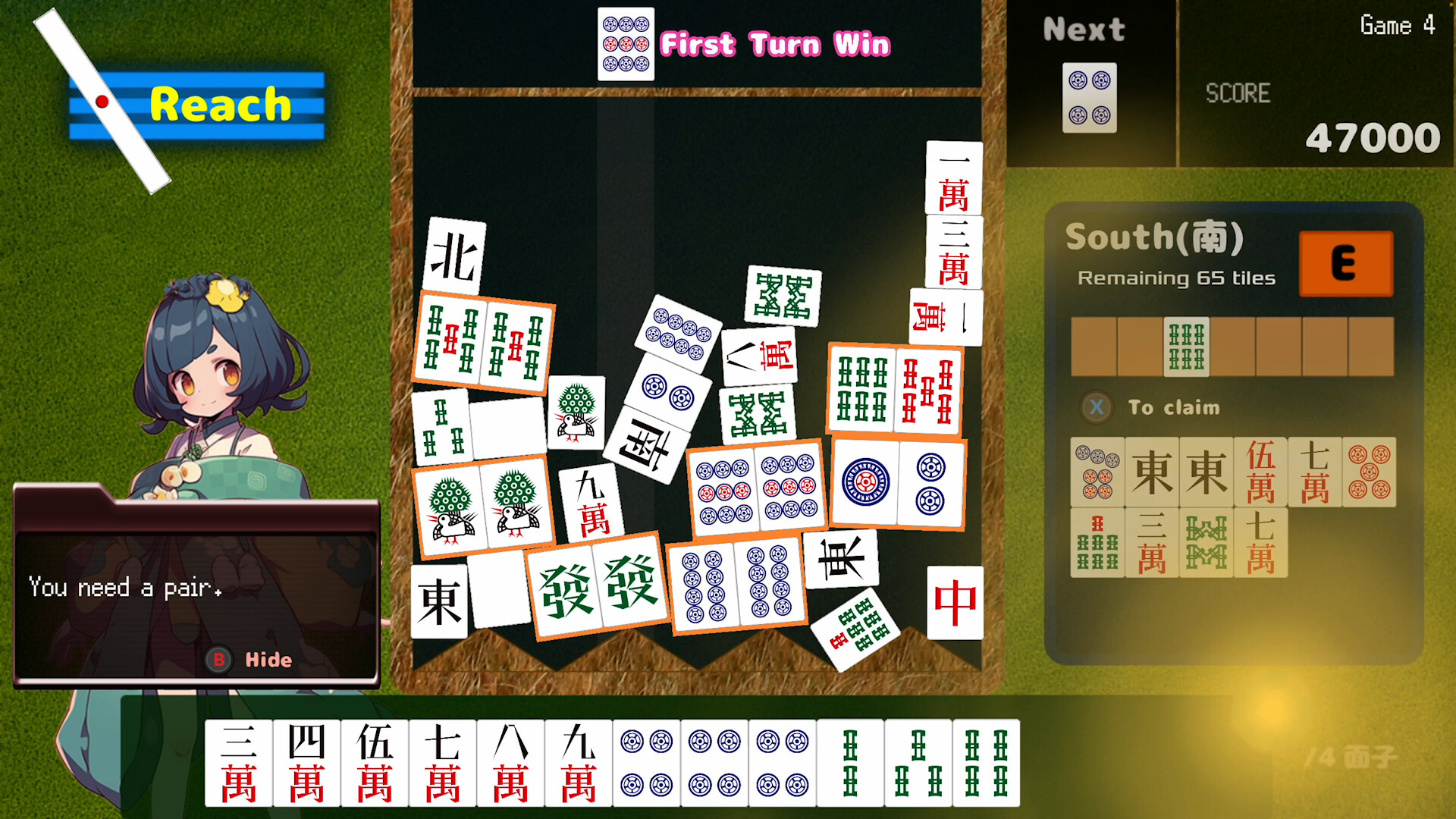This screenshot has width=1456, height=819.
Task: Click the 伍萬 tile in the claim panel
Action: pyautogui.click(x=1260, y=472)
